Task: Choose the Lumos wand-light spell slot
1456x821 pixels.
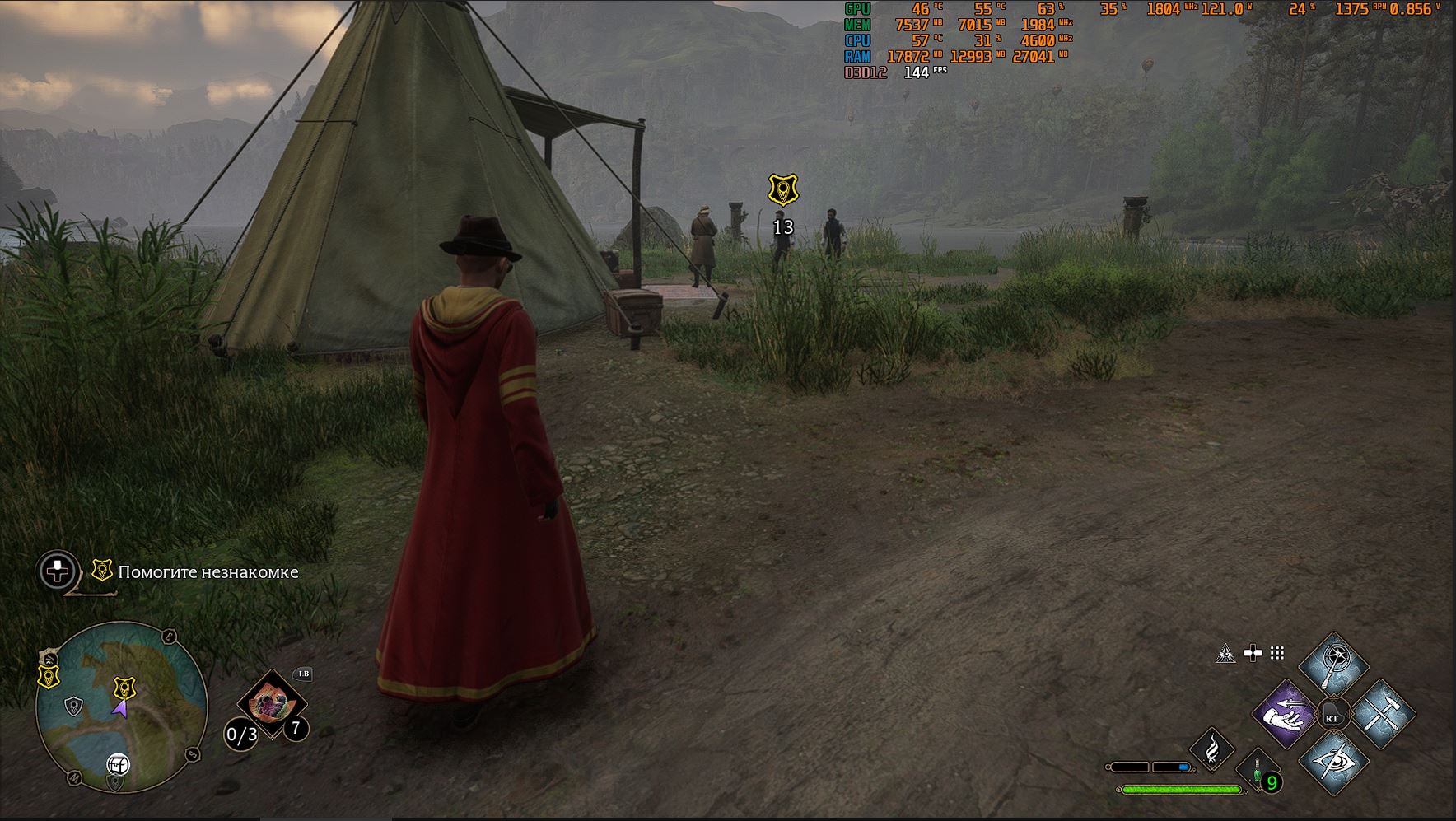Action: [x=1333, y=665]
